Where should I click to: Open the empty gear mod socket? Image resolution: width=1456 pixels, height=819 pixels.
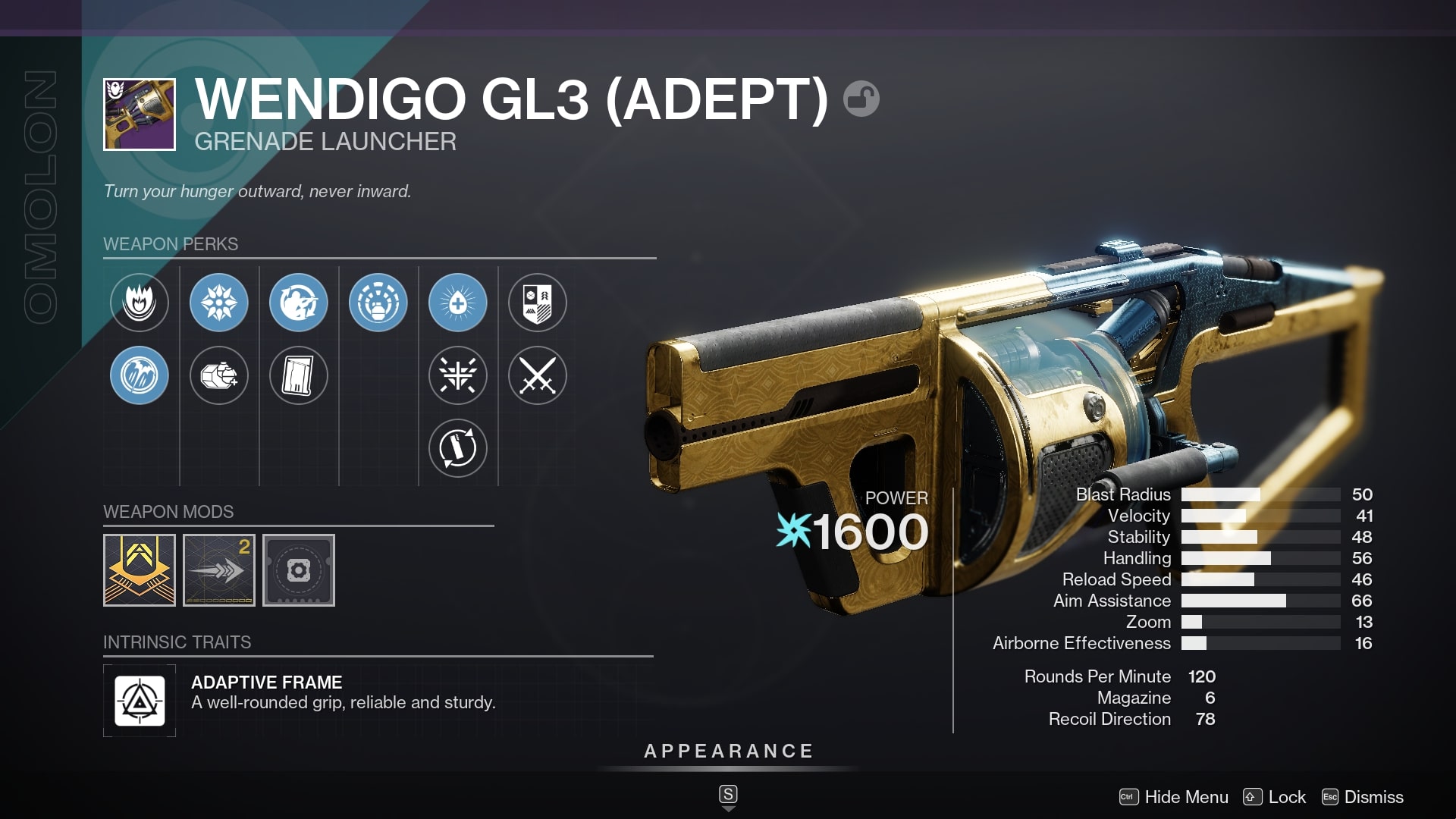coord(299,570)
